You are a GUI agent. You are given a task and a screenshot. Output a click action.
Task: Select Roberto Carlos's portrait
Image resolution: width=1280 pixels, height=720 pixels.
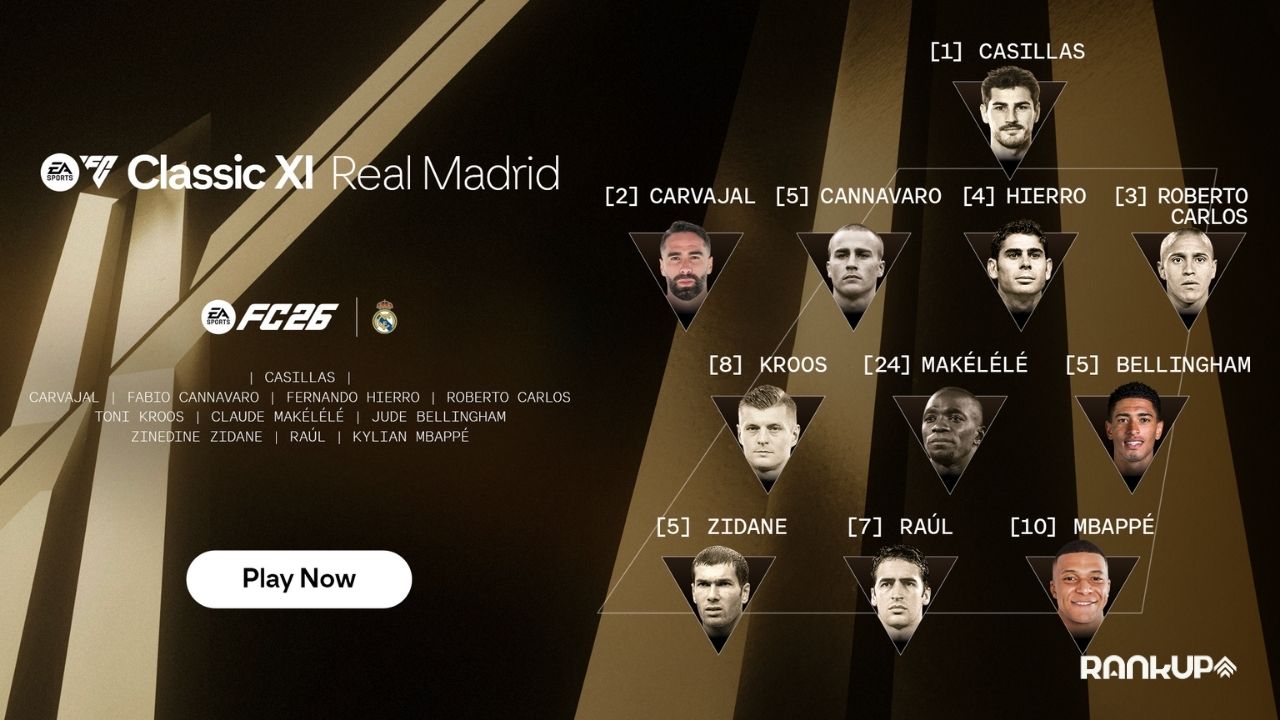pyautogui.click(x=1187, y=264)
